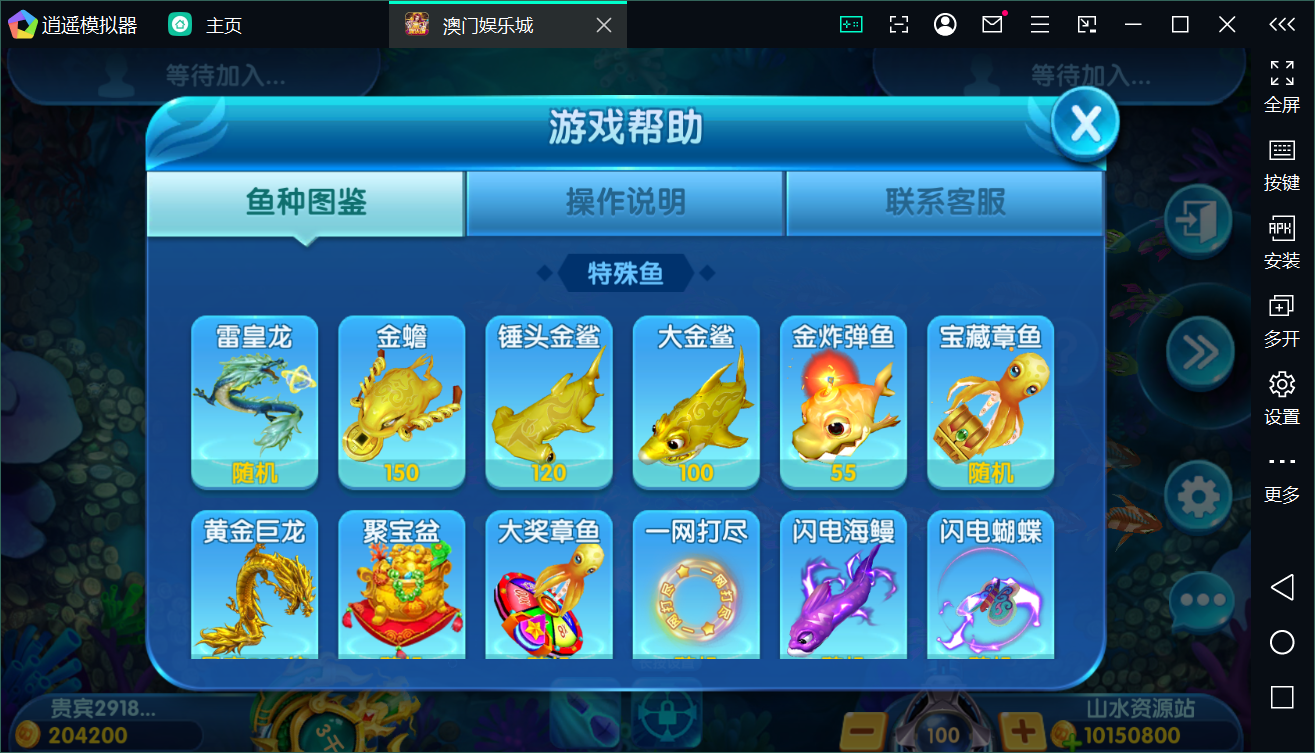This screenshot has width=1315, height=753.
Task: Click the 聚宝盆 fish illustration
Action: tap(401, 592)
